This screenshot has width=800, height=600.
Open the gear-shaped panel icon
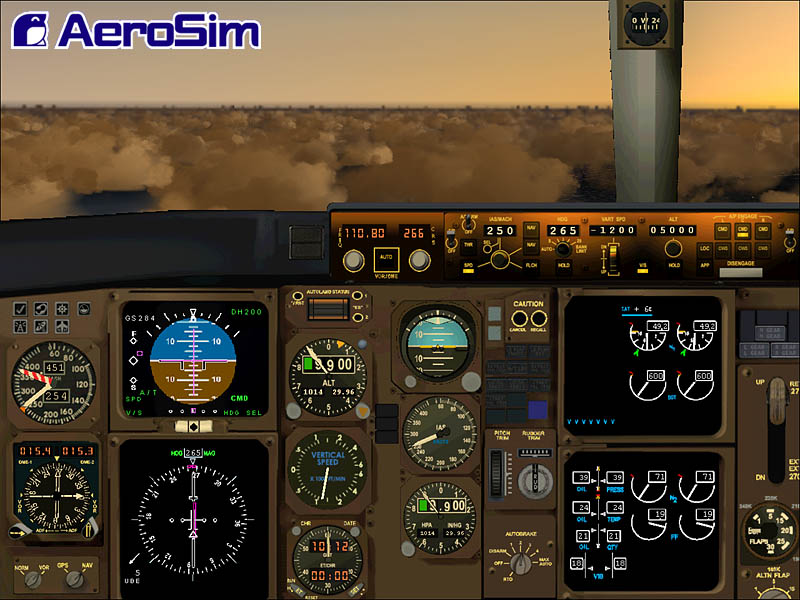(62, 309)
